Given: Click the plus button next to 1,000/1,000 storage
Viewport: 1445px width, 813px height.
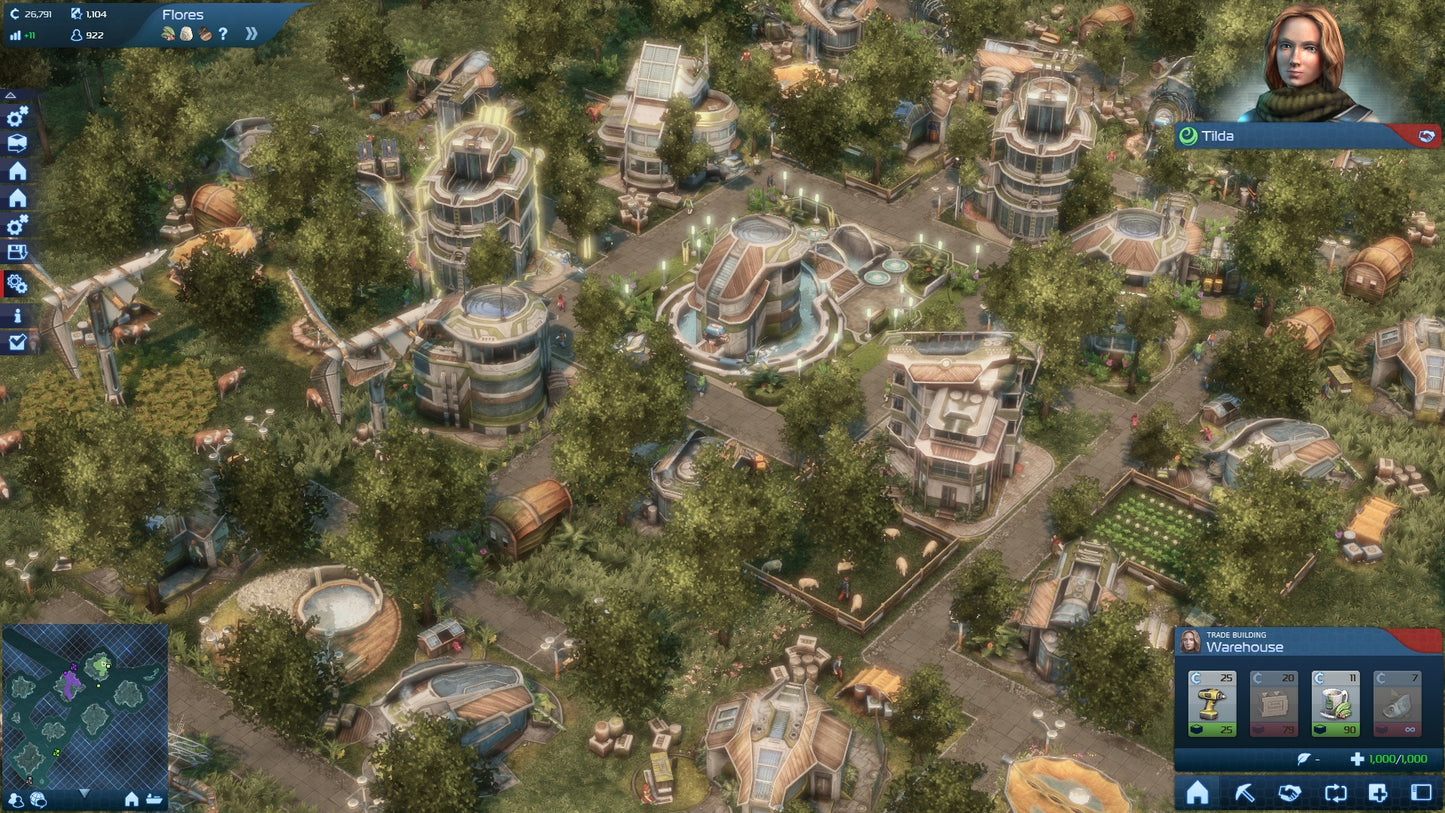Looking at the screenshot, I should coord(1358,759).
